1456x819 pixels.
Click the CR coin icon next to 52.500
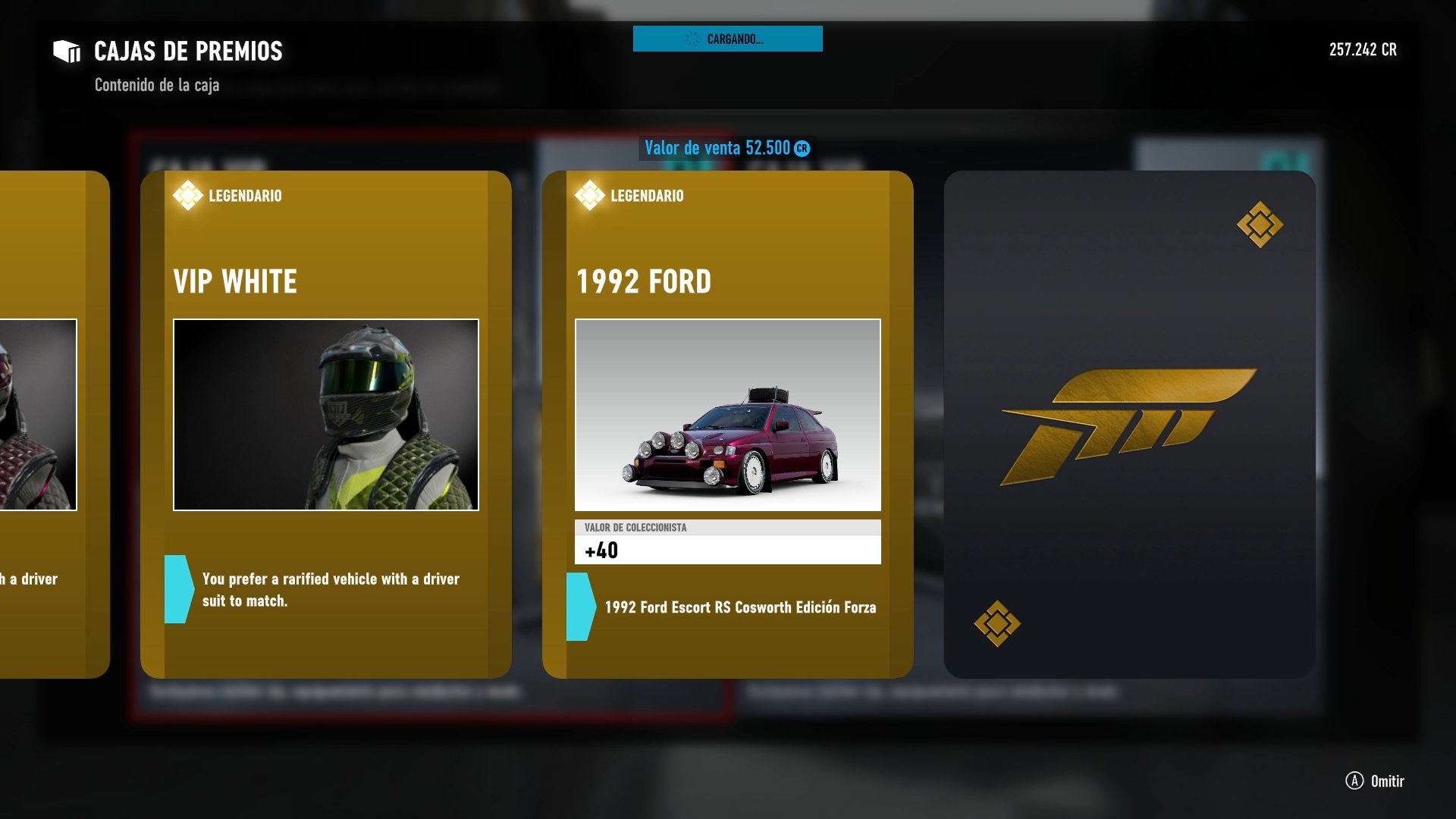tap(801, 149)
